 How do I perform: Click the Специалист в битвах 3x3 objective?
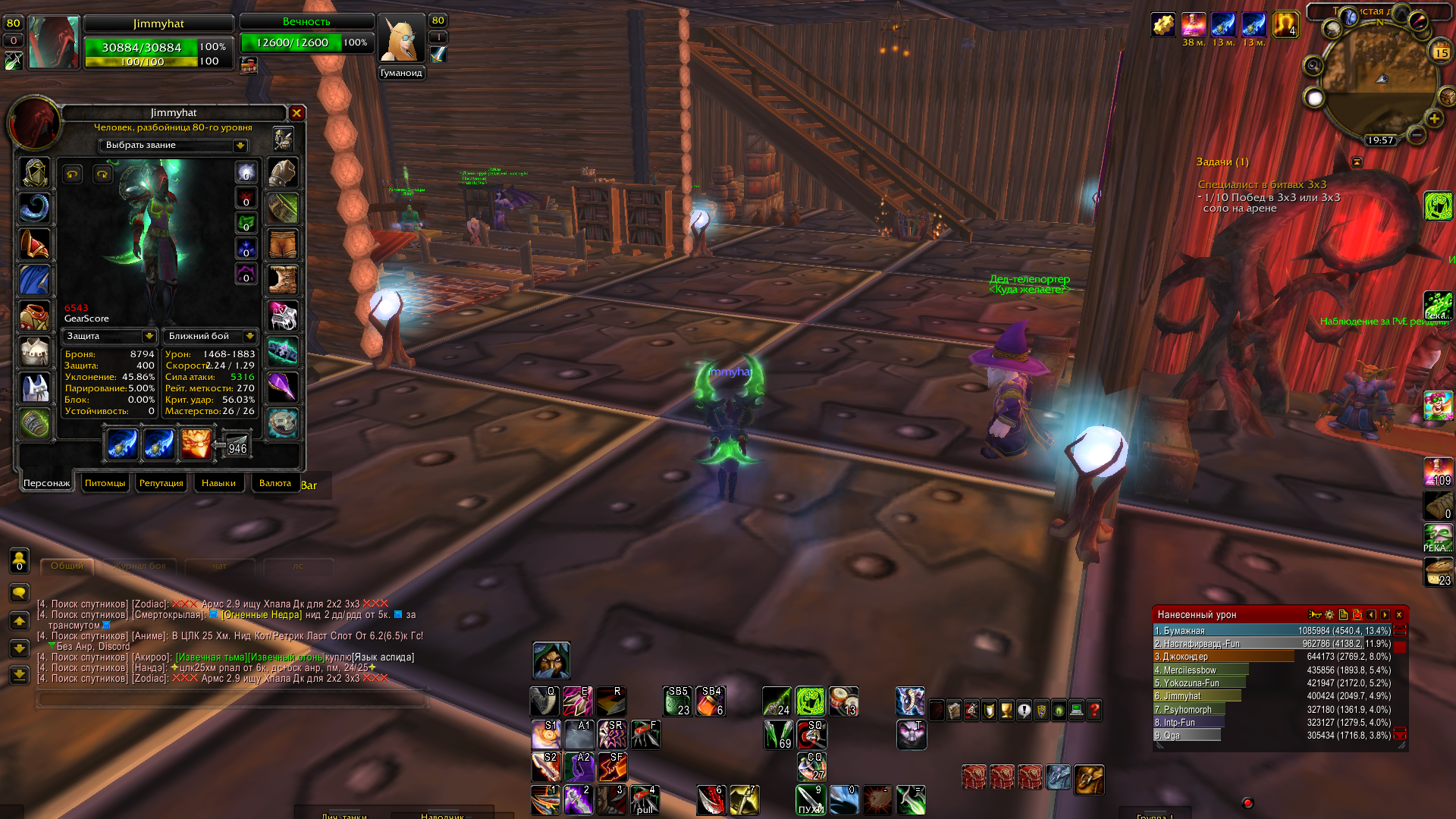[1262, 184]
